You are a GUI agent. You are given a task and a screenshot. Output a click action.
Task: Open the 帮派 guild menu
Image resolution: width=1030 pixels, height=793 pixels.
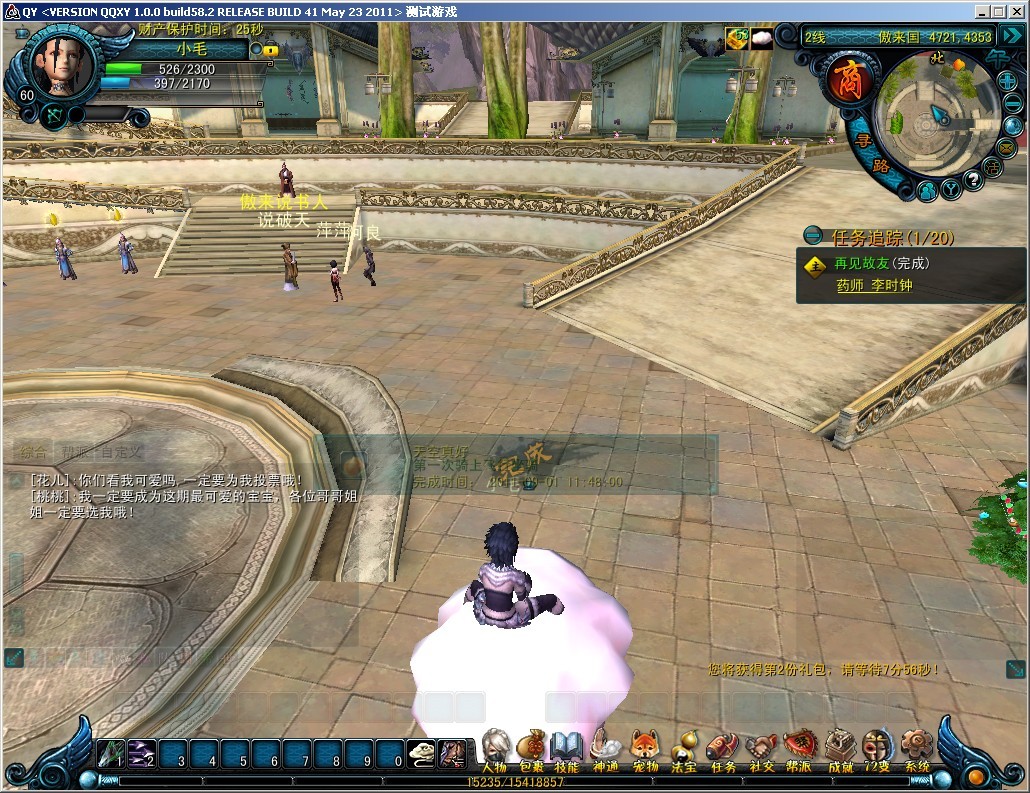pyautogui.click(x=799, y=749)
